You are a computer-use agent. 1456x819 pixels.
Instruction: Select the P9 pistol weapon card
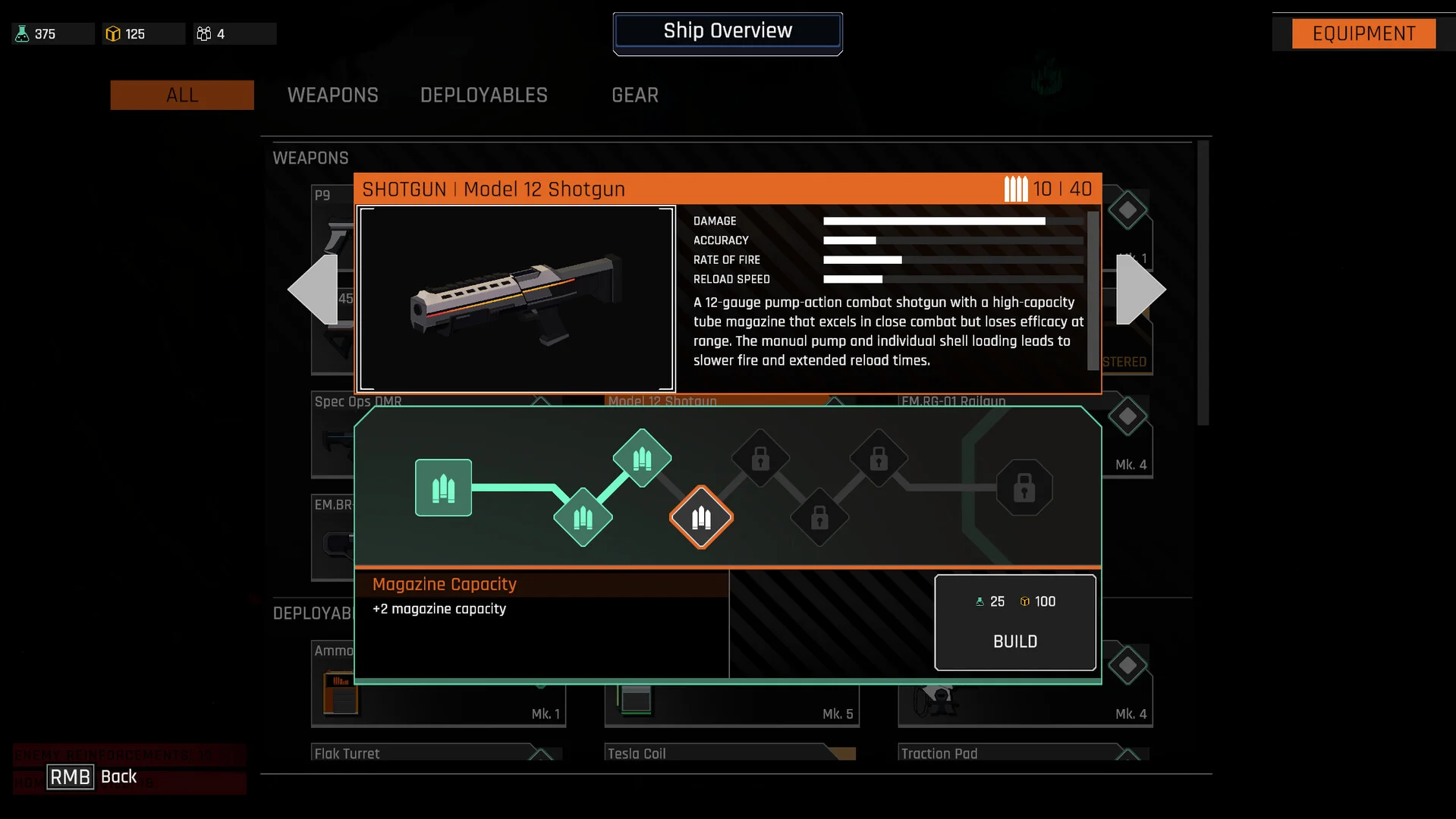coord(332,227)
